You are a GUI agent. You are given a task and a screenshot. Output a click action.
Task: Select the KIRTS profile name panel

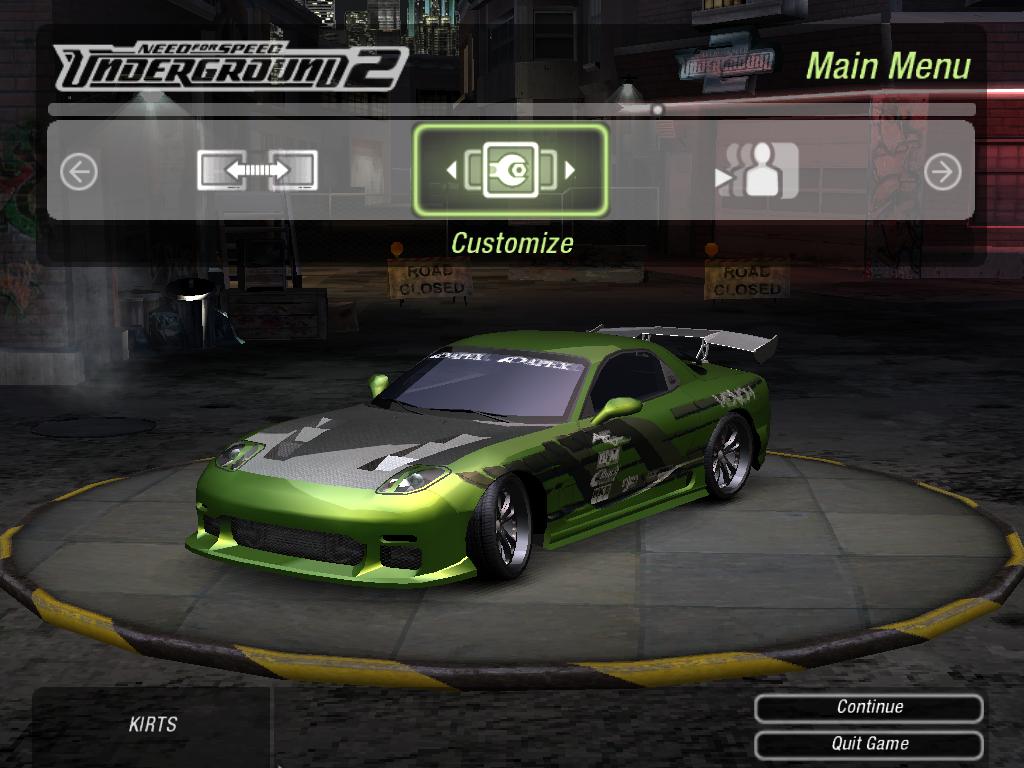152,724
